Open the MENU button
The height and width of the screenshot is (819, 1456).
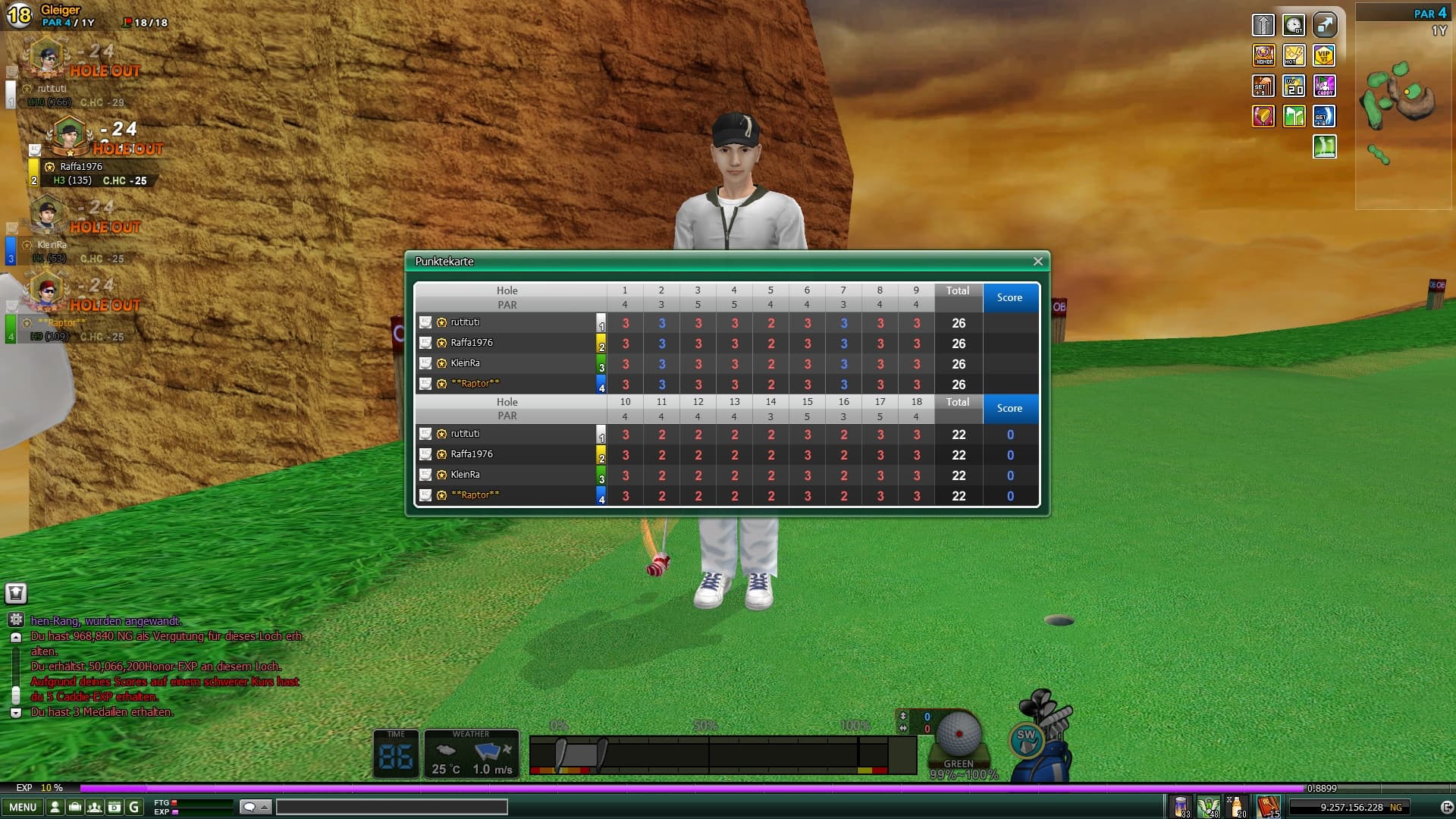pyautogui.click(x=23, y=807)
